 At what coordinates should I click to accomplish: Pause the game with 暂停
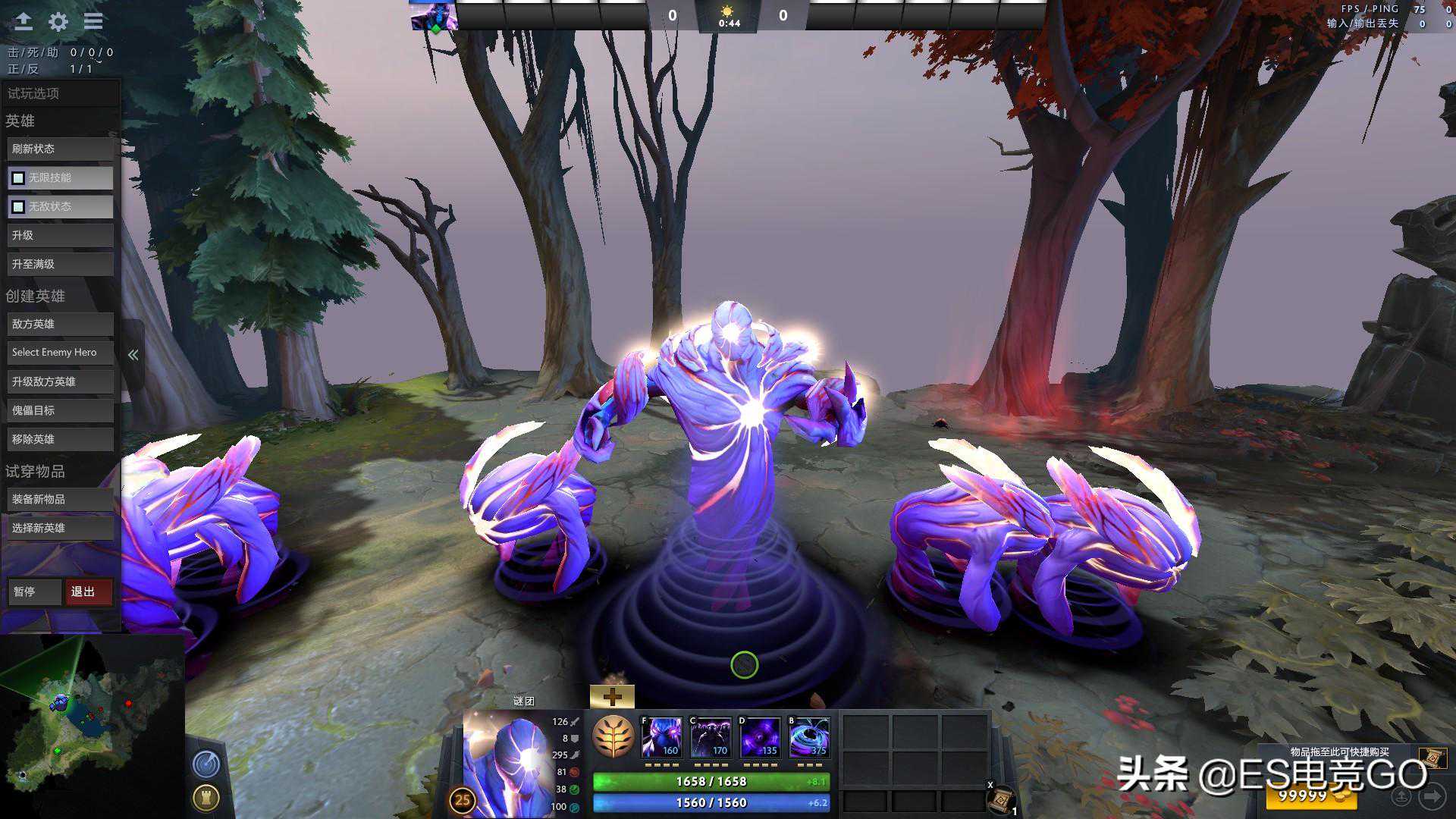pos(34,591)
